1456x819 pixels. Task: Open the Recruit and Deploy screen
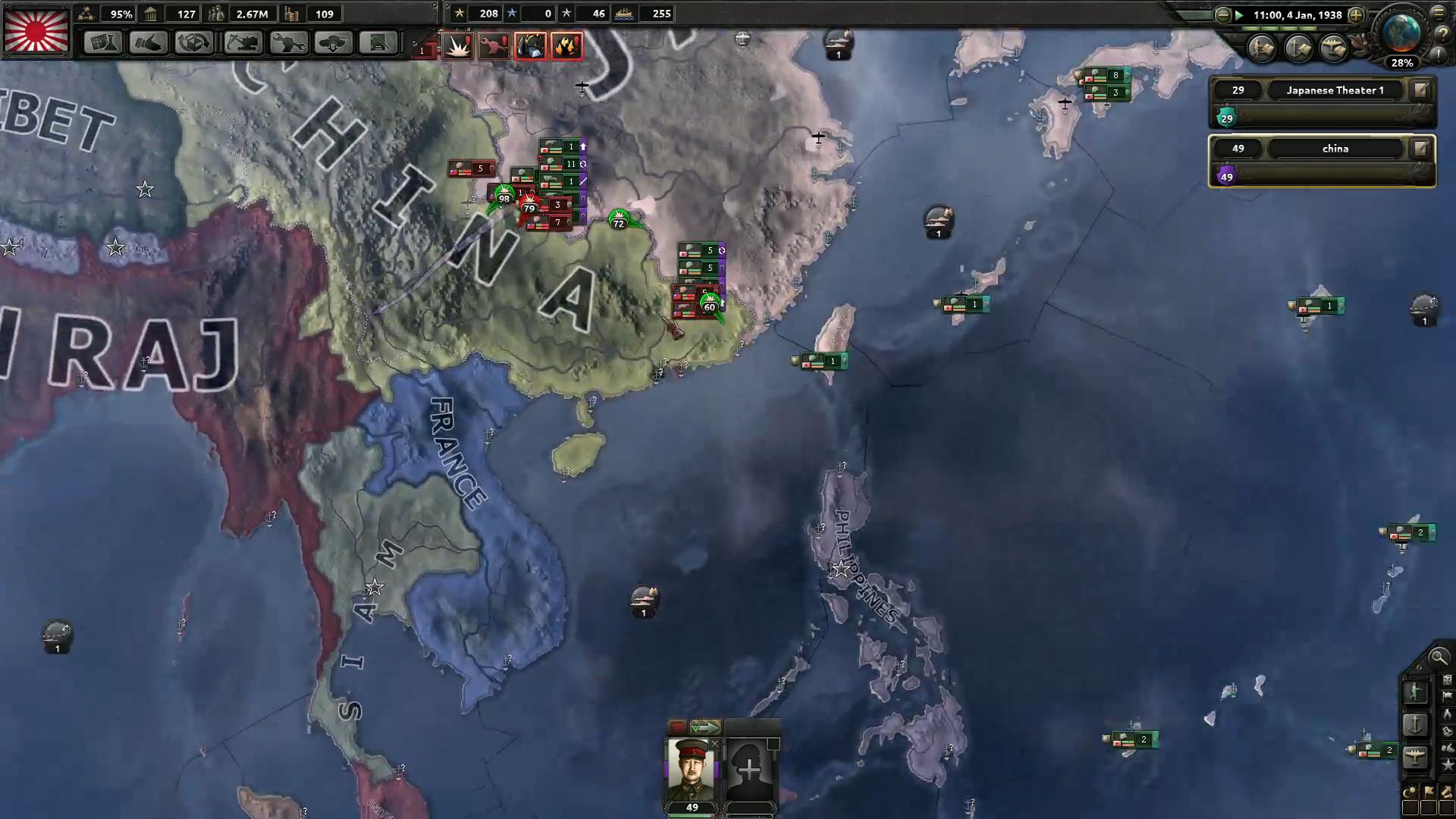click(334, 43)
